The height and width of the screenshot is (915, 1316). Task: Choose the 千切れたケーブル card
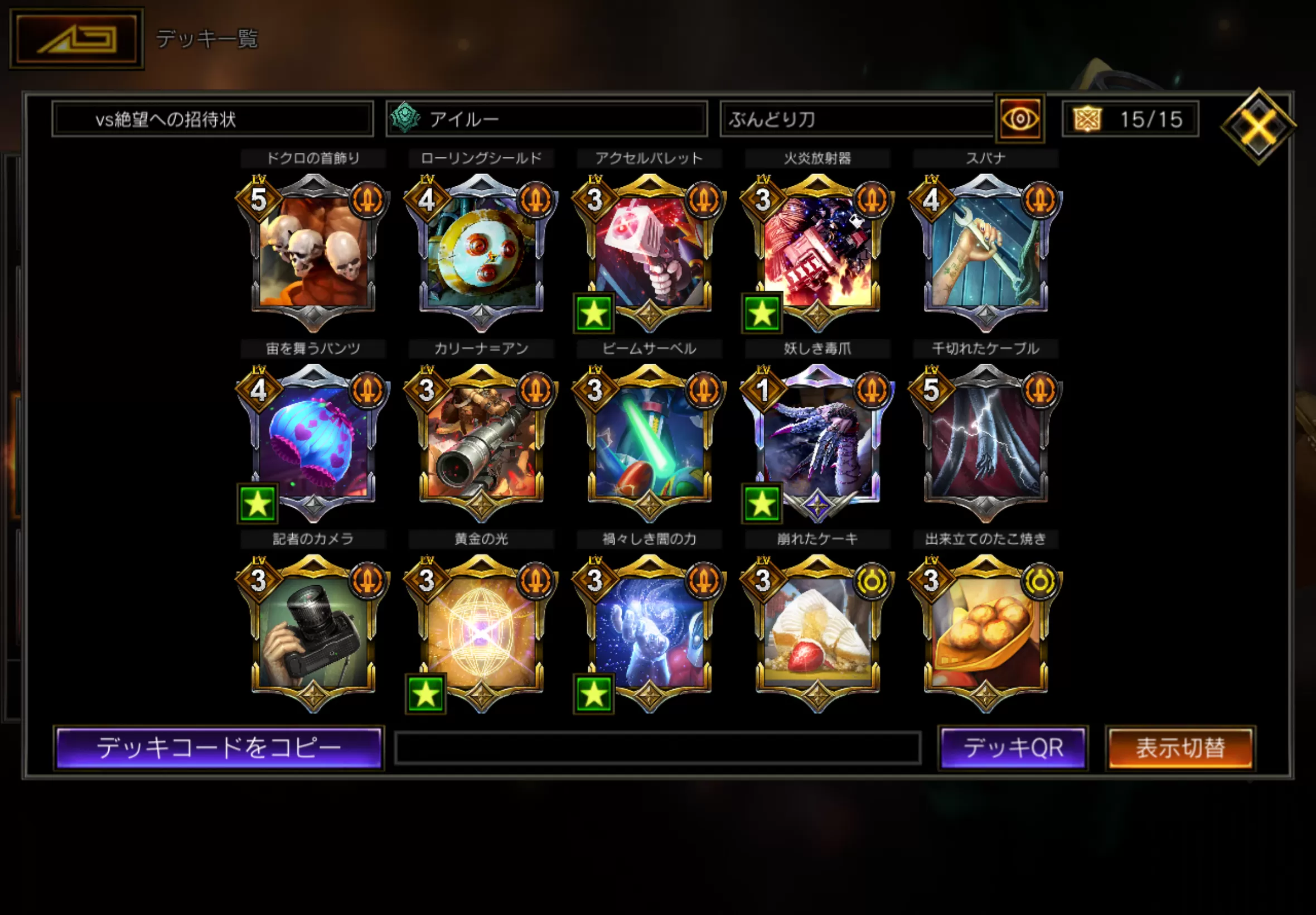coord(985,442)
